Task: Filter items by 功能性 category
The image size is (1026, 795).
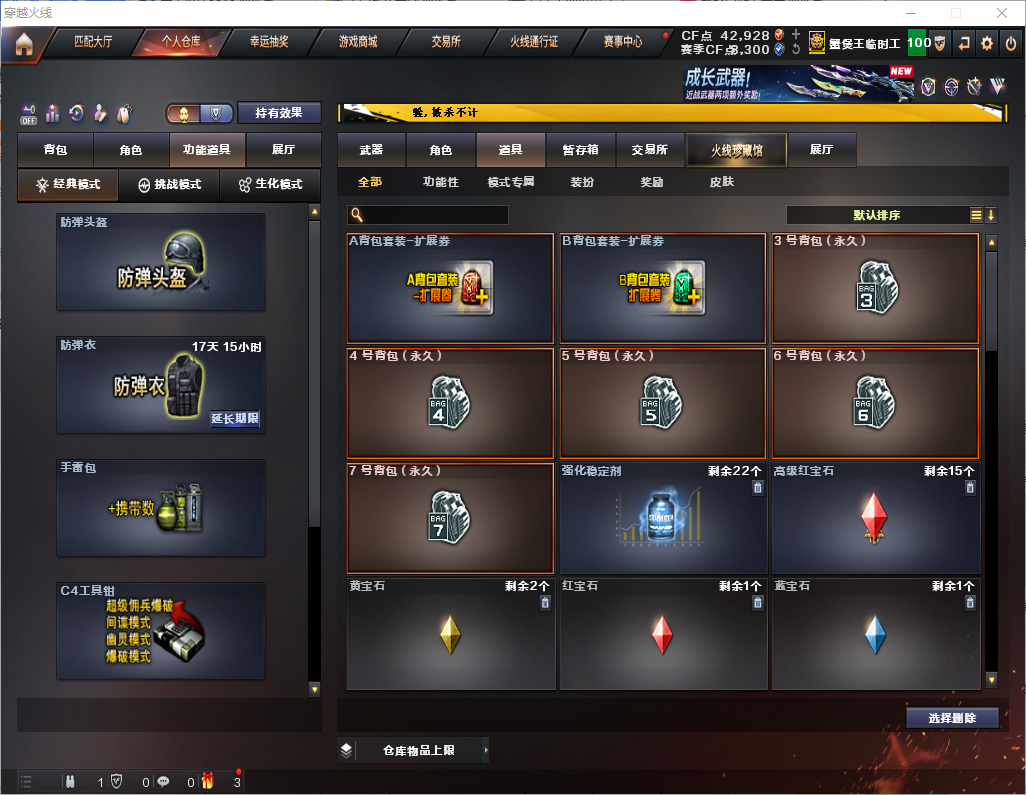Action: pos(440,183)
